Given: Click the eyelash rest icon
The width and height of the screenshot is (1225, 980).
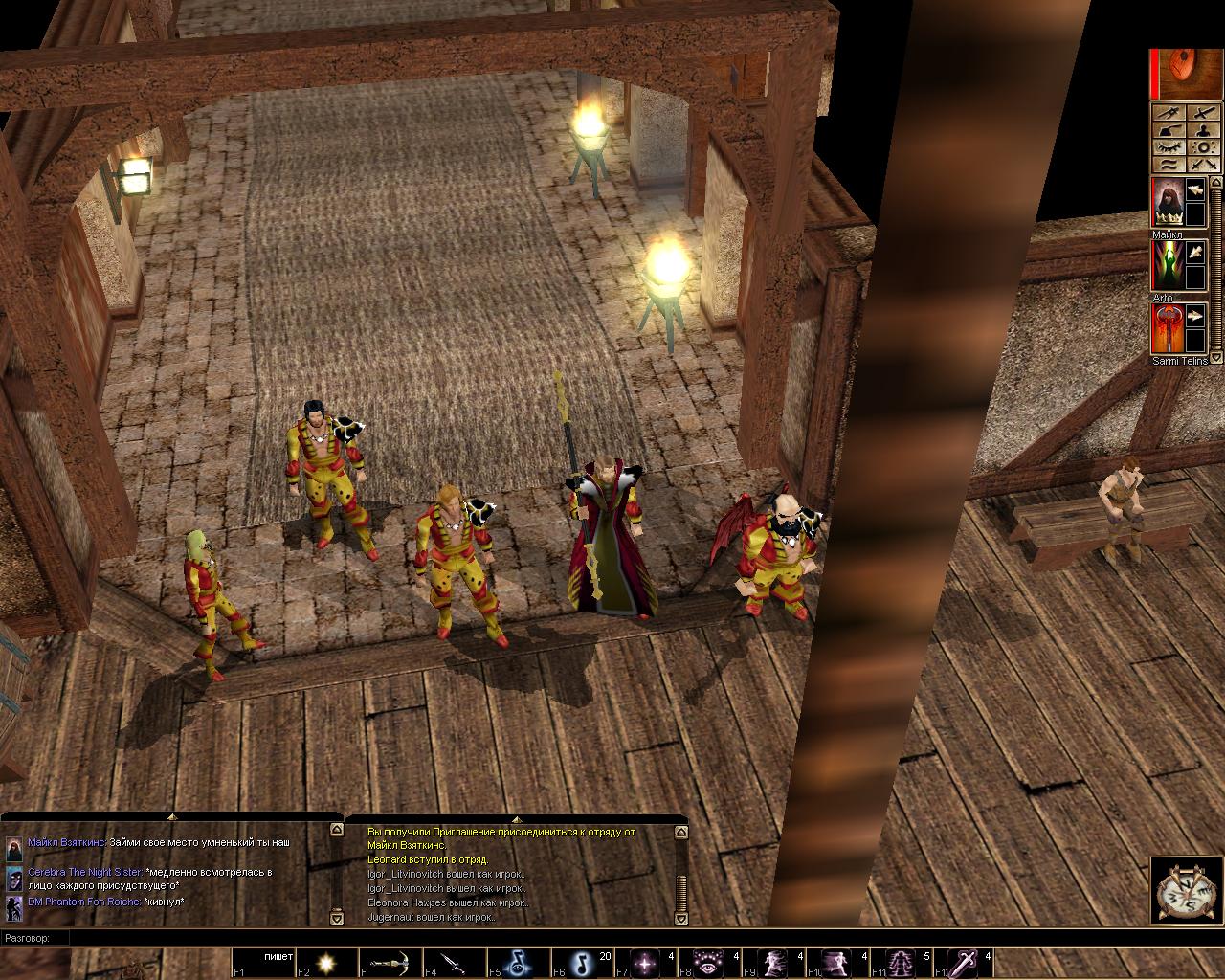Looking at the screenshot, I should click(1169, 147).
